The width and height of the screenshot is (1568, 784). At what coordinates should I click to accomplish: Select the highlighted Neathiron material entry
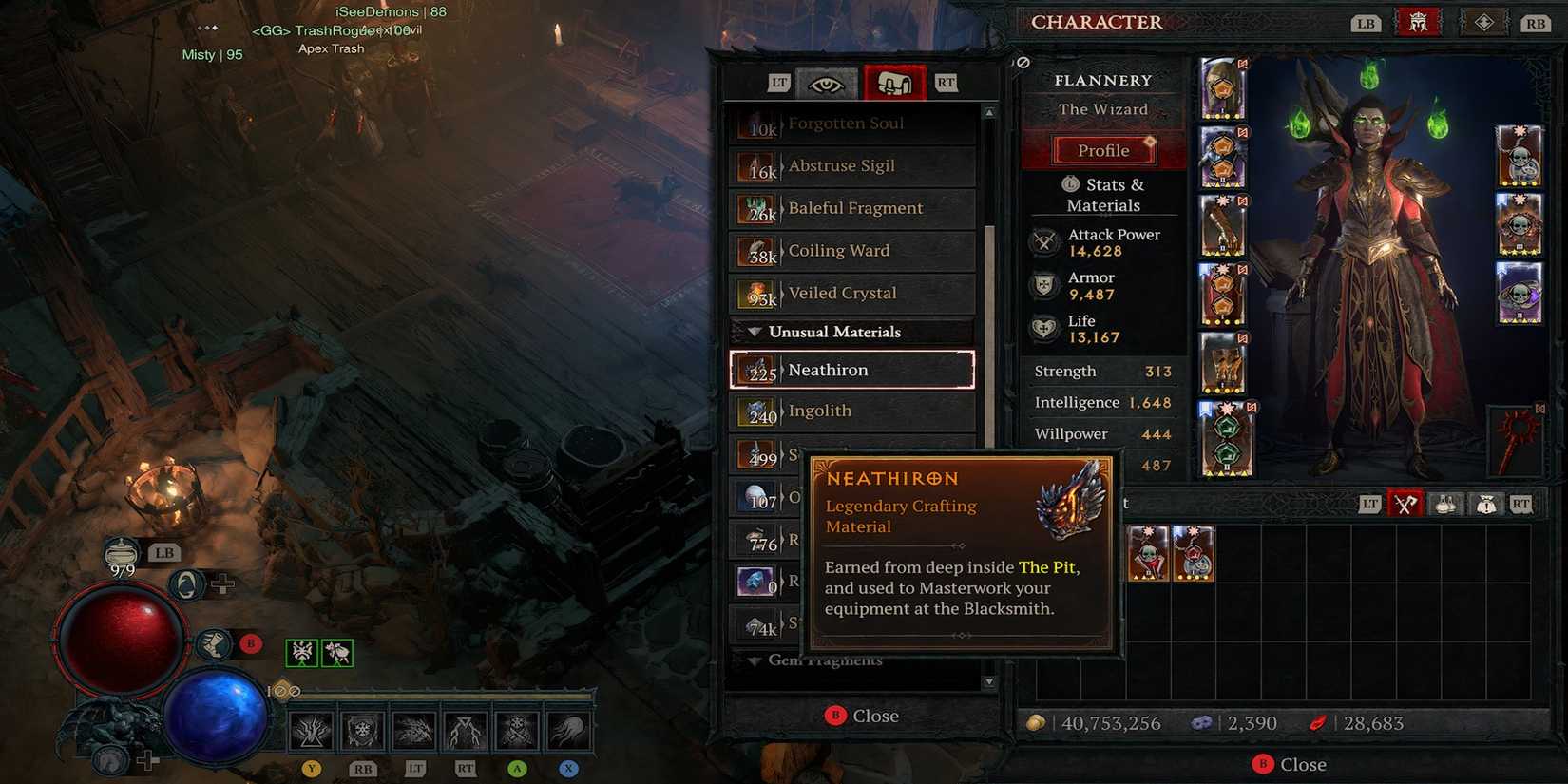pyautogui.click(x=851, y=370)
